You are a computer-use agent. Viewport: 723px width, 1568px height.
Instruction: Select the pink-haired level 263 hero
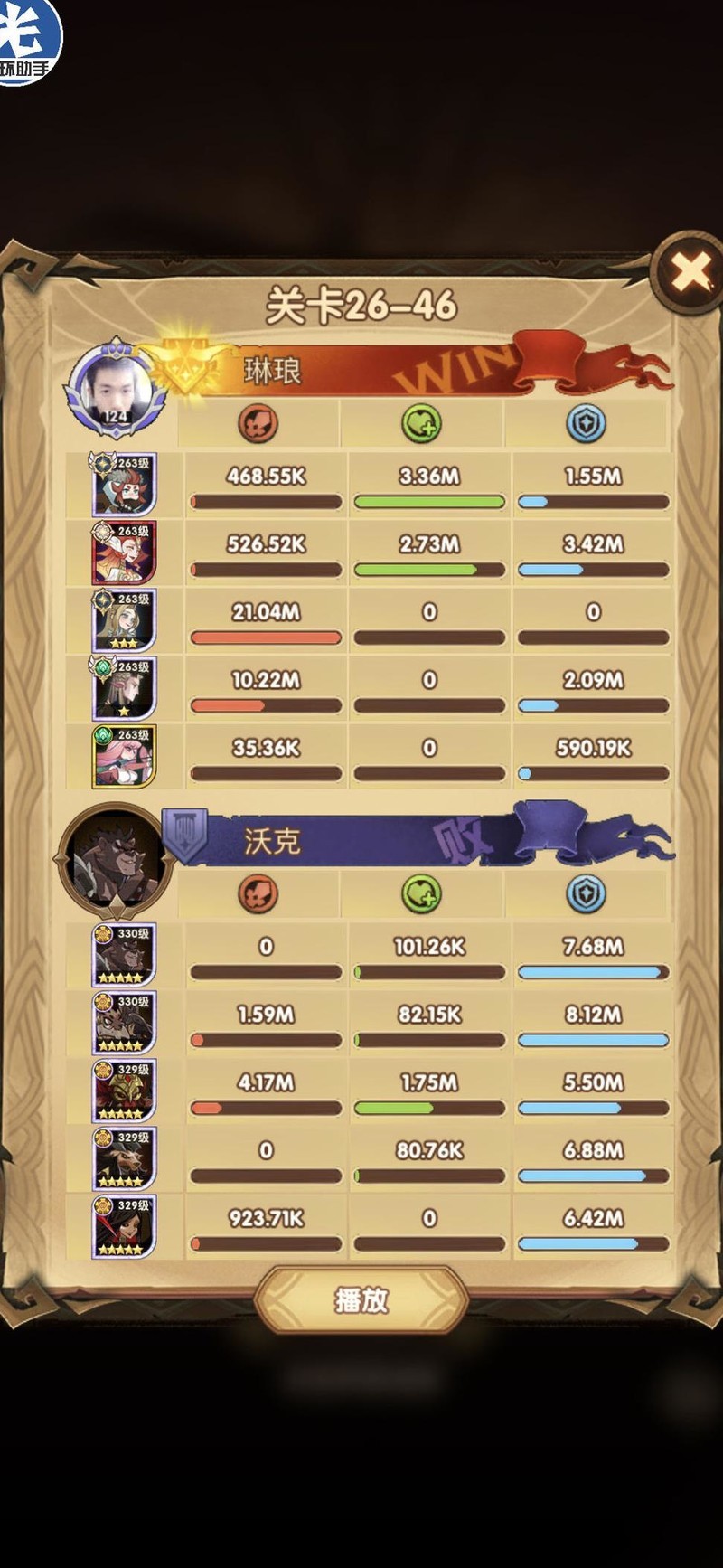pyautogui.click(x=125, y=756)
